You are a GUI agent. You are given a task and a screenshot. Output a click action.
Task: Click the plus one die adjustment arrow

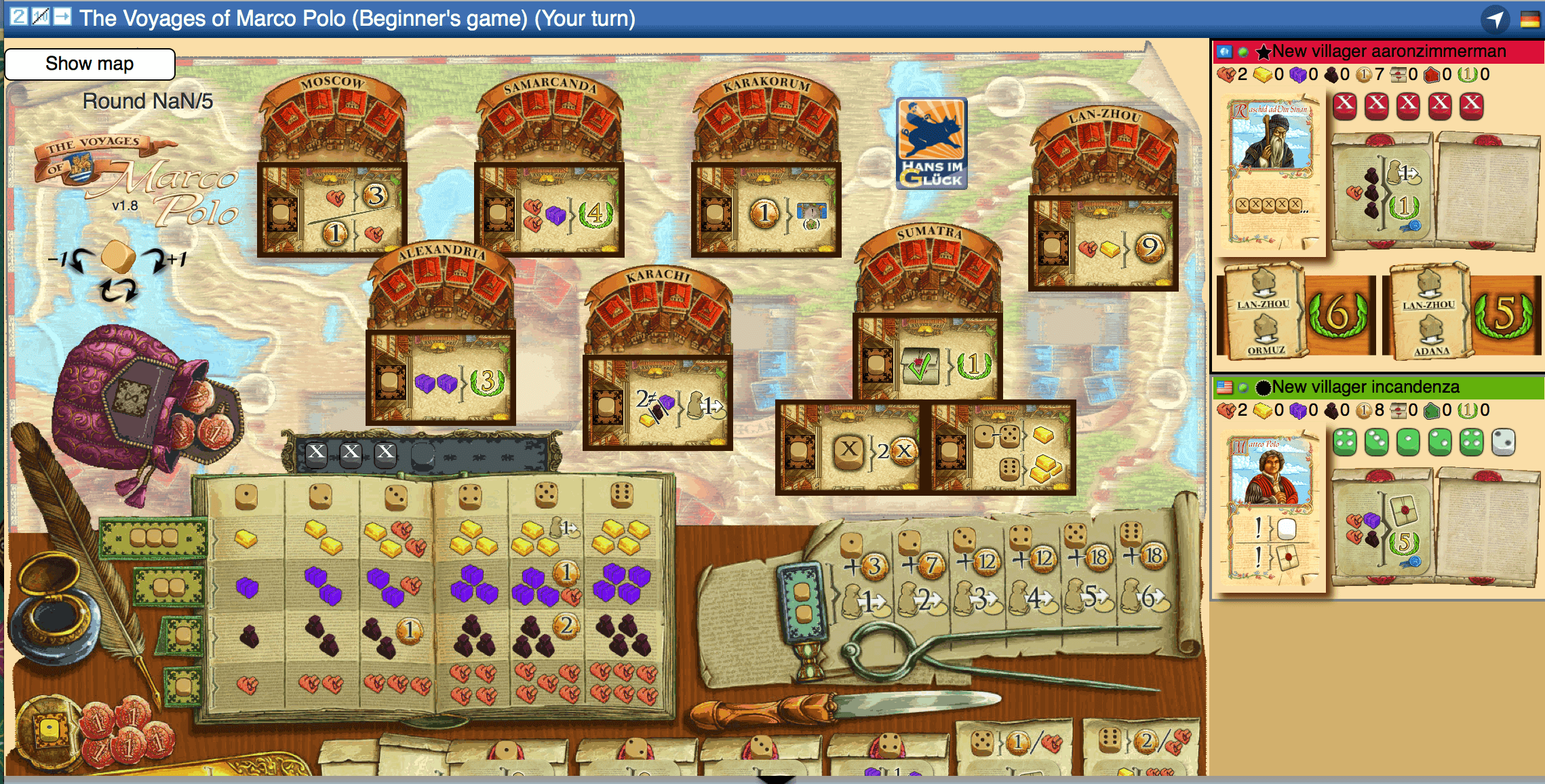tap(167, 258)
